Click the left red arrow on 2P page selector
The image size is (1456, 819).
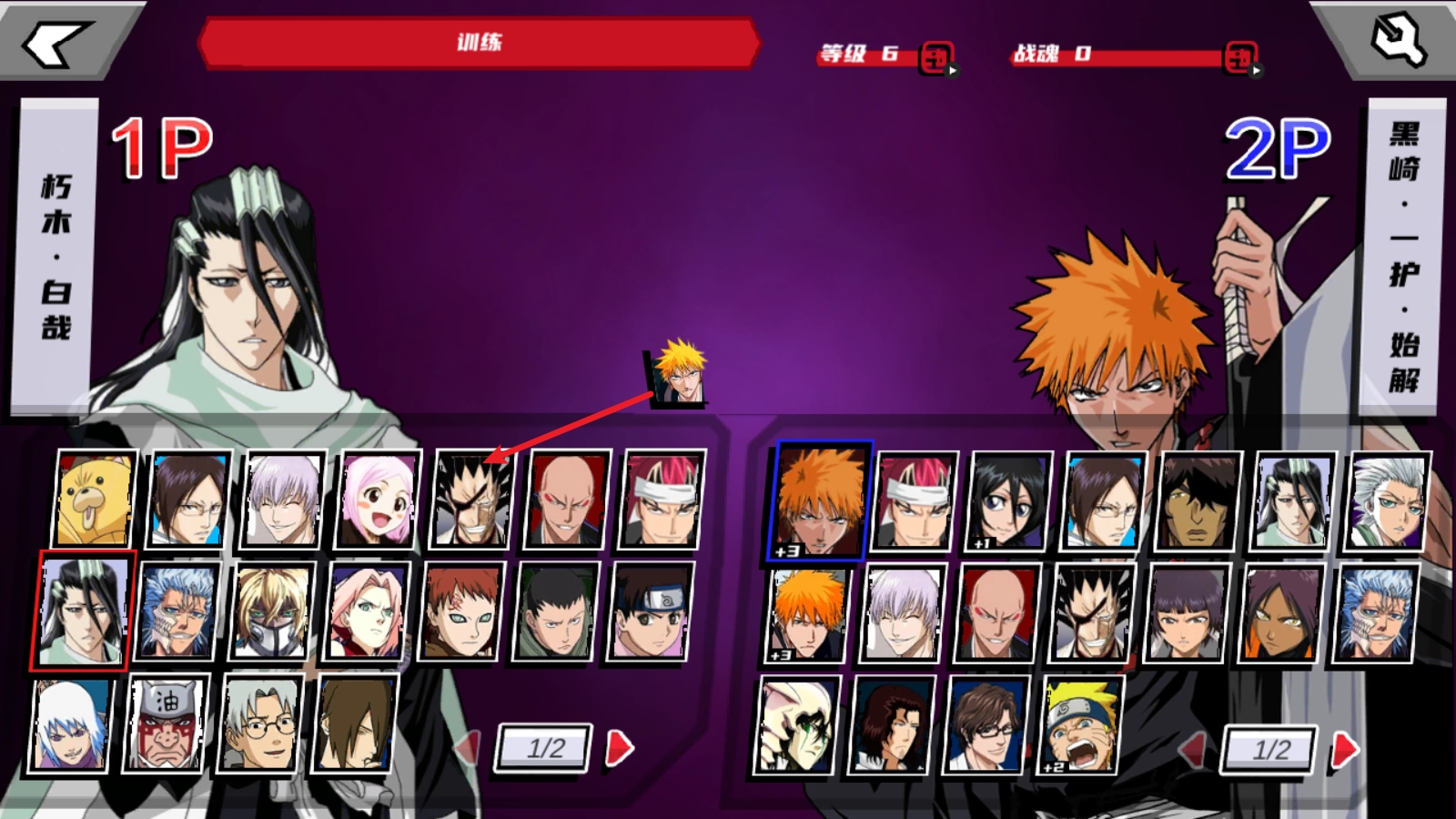tap(1194, 747)
